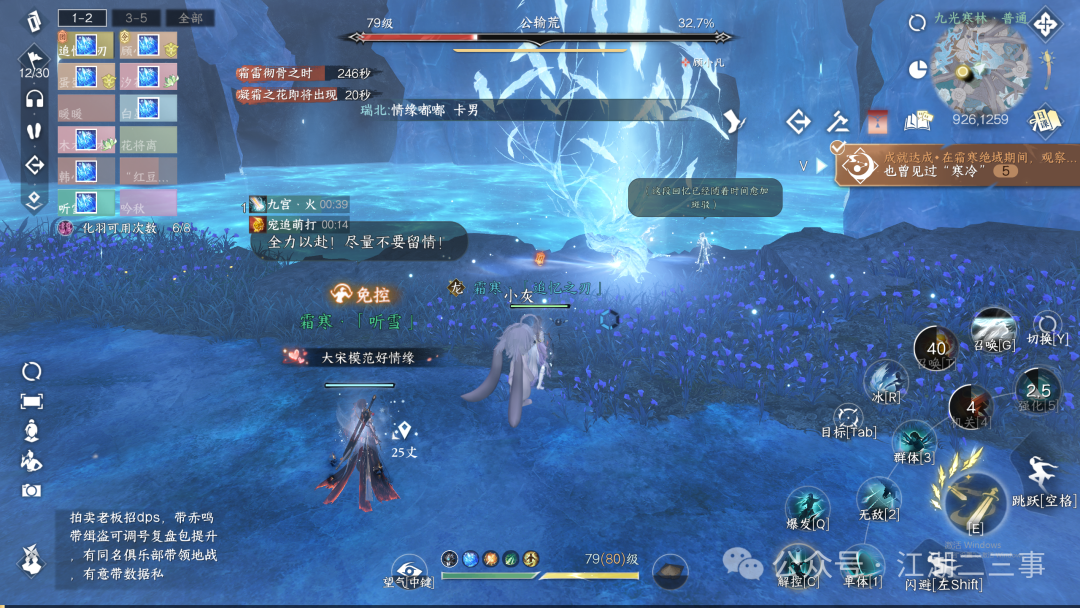Click the footprints follow icon
Image resolution: width=1080 pixels, height=608 pixels.
click(x=35, y=131)
